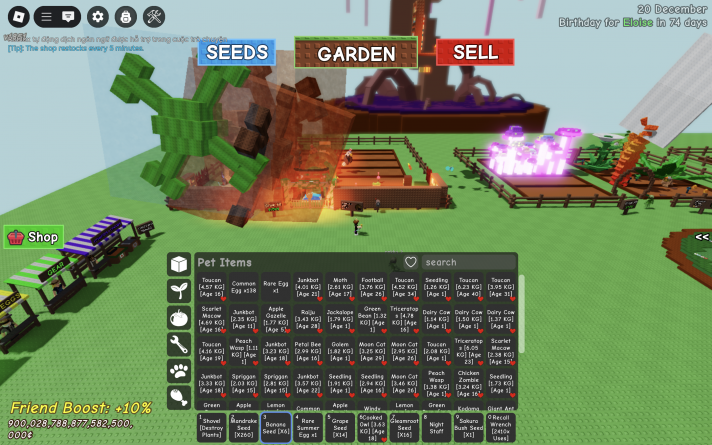Click the inventory search field
The image size is (712, 445).
pos(468,262)
